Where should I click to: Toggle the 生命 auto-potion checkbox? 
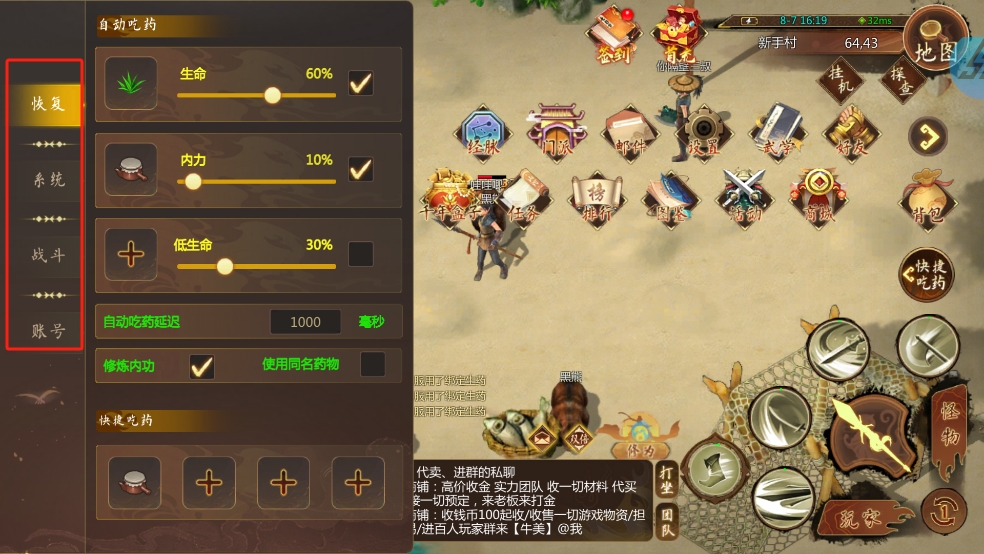[x=360, y=83]
